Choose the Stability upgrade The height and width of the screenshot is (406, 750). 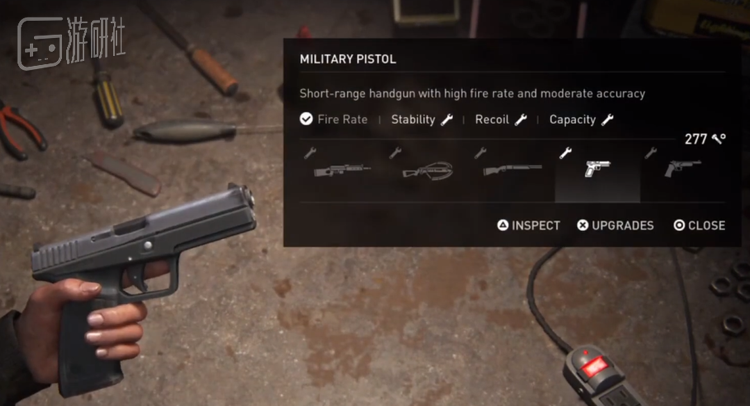[x=422, y=120]
